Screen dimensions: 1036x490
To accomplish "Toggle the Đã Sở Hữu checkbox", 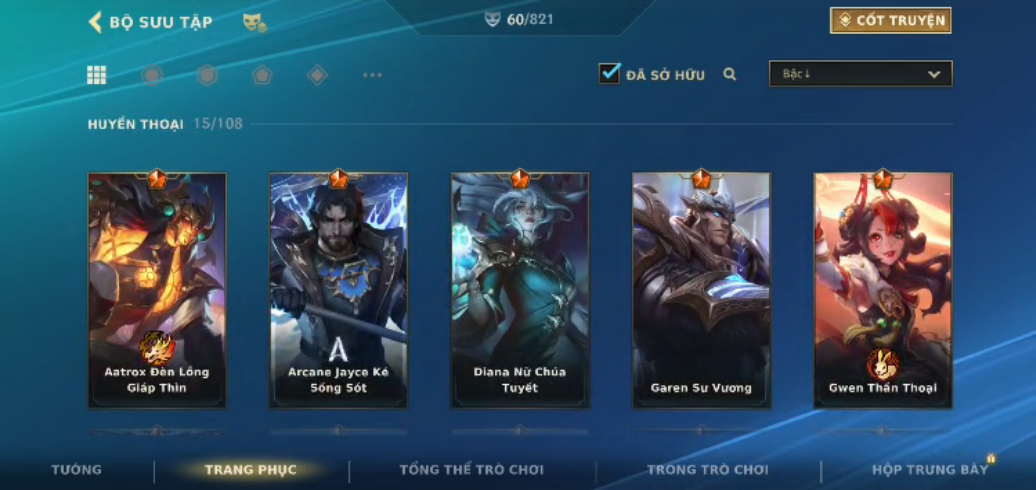I will point(609,74).
